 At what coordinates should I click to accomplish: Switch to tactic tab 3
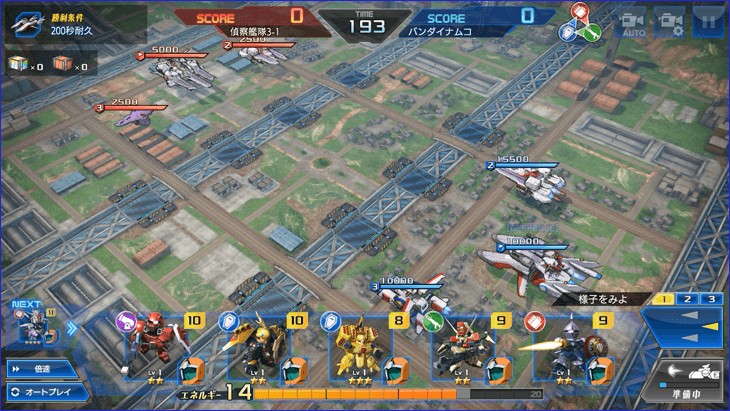710,299
